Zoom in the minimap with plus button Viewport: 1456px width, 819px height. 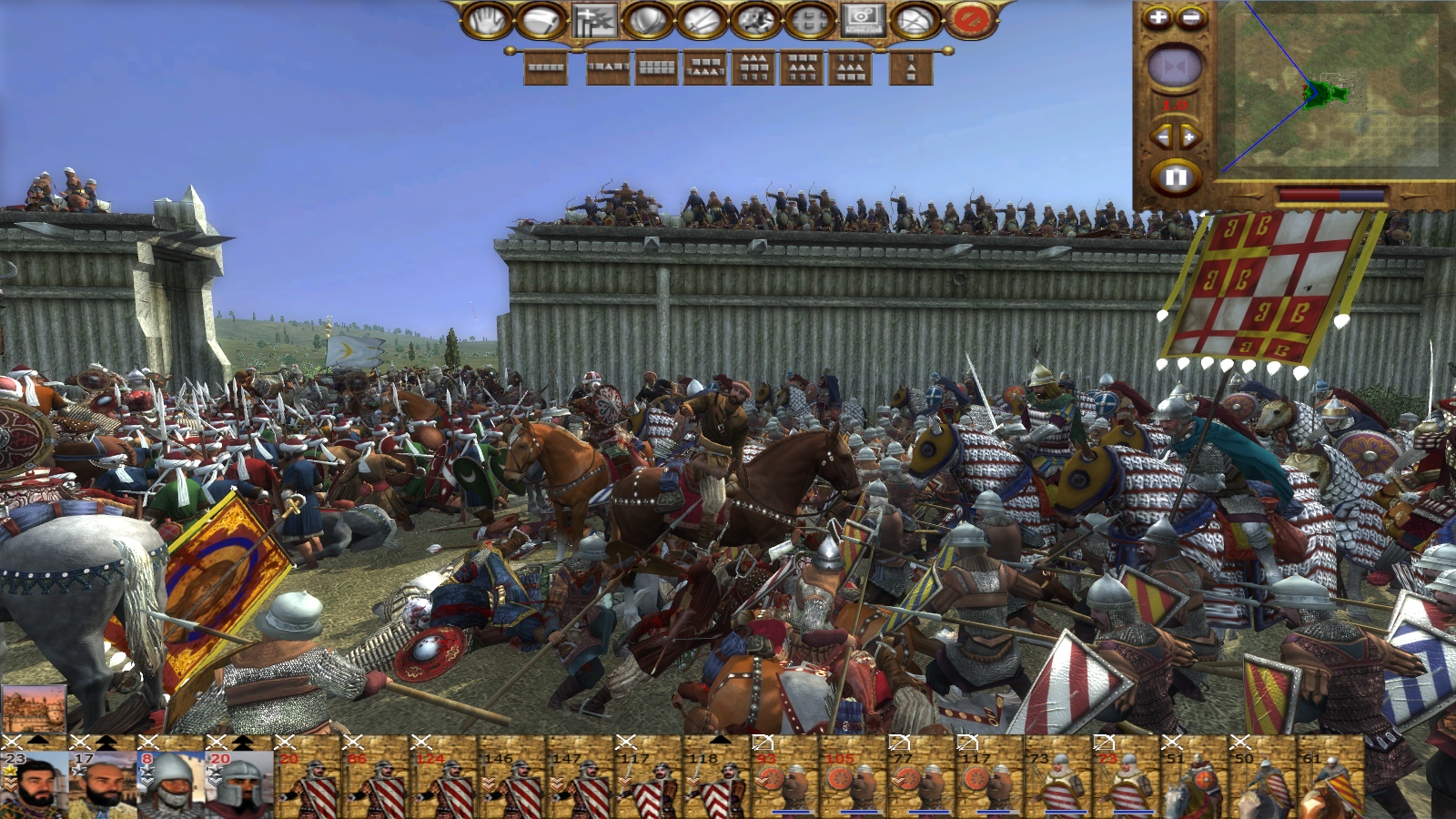click(x=1158, y=17)
